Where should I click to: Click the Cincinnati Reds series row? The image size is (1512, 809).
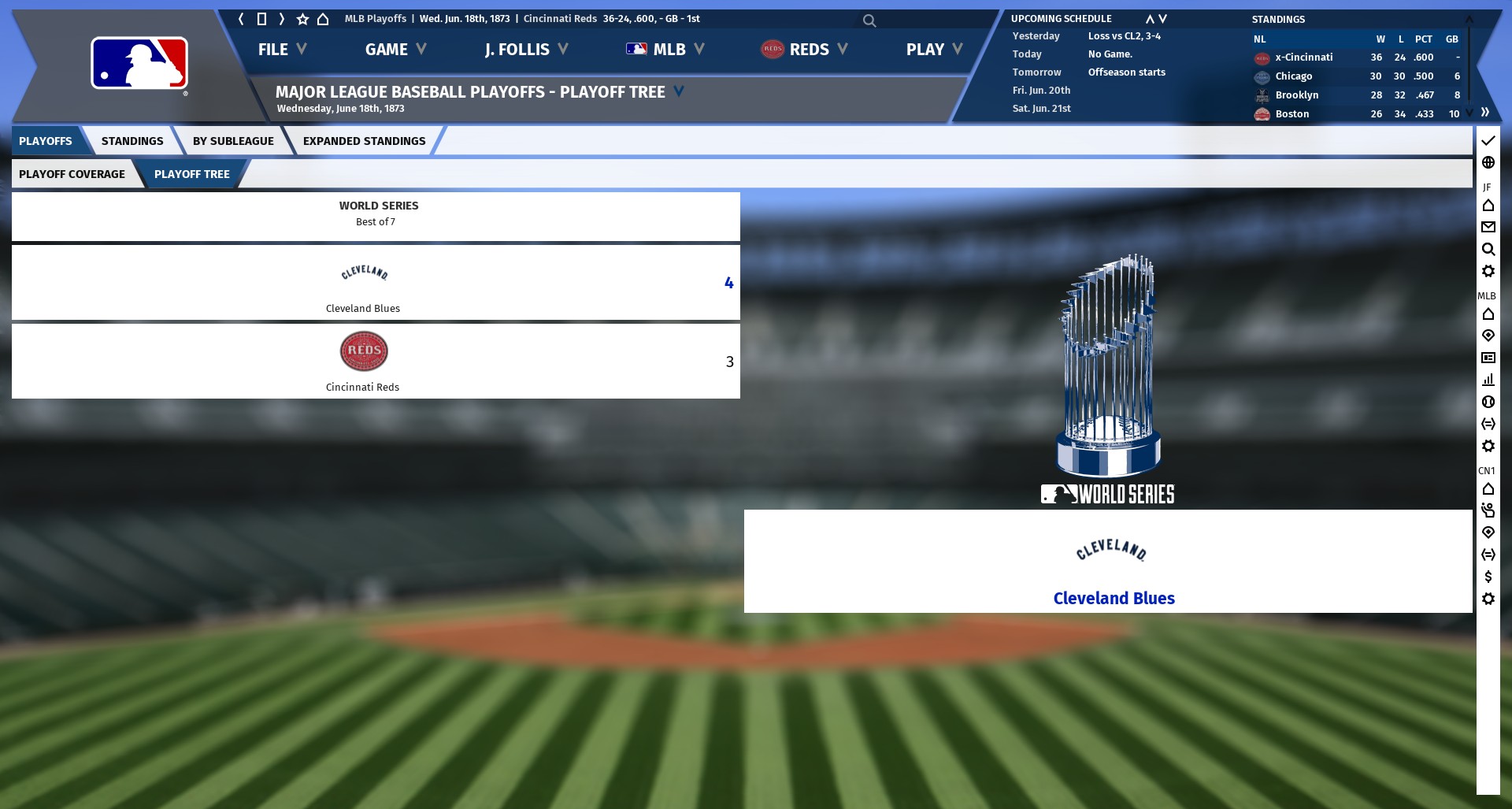(376, 362)
